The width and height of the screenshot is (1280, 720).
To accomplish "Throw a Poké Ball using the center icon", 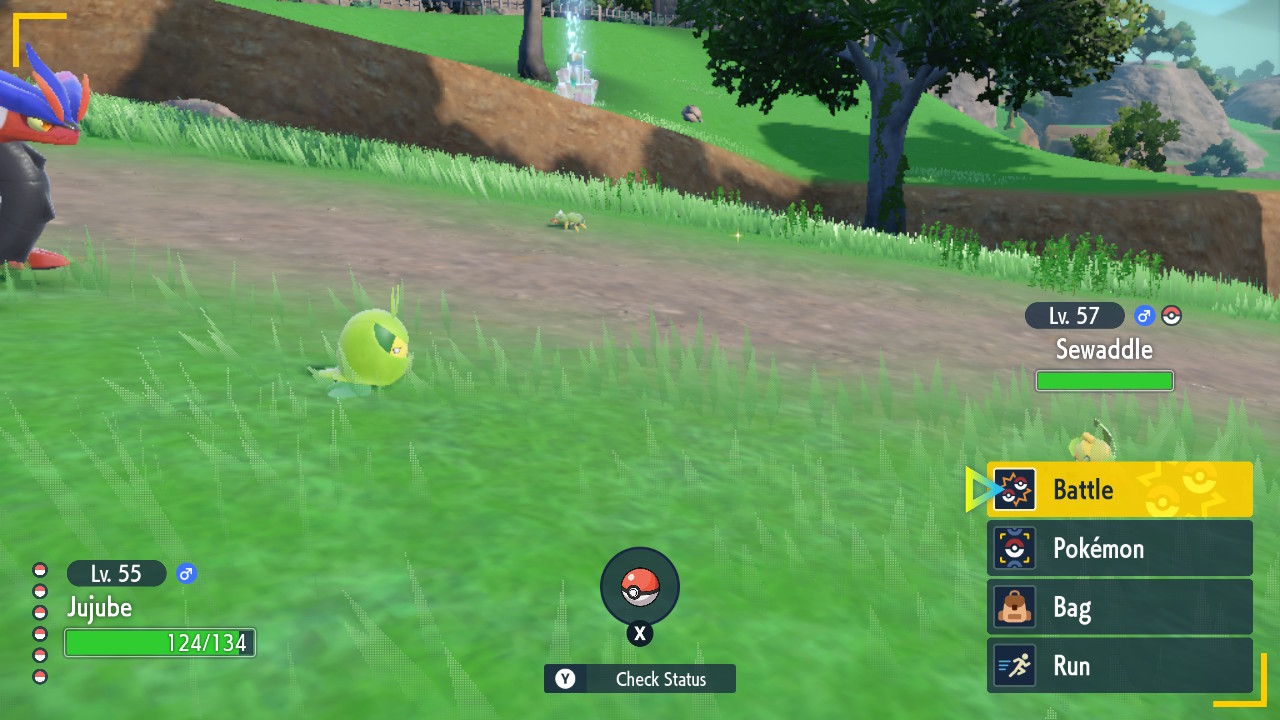I will 640,587.
